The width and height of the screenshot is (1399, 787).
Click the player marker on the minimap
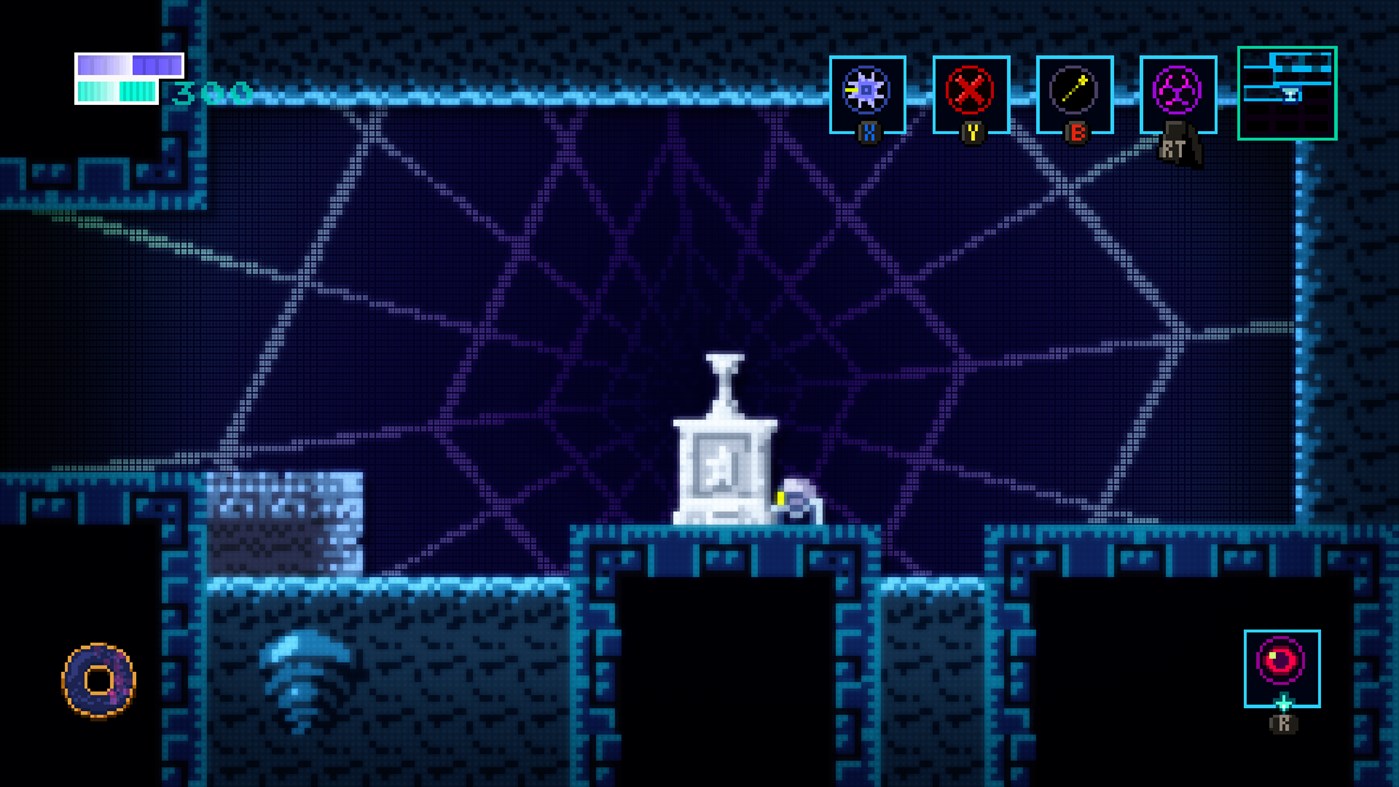[x=1291, y=93]
